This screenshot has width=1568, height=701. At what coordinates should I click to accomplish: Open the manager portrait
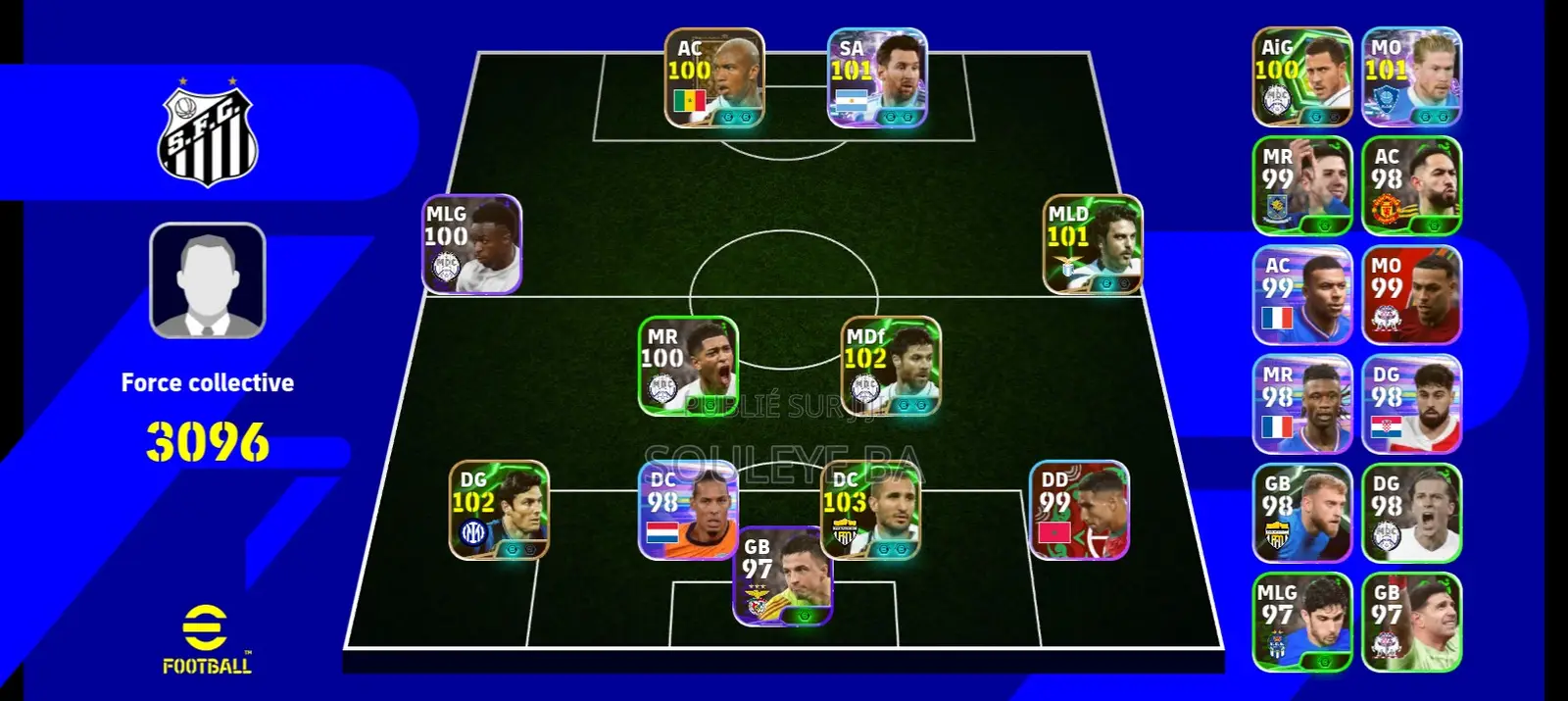click(208, 280)
